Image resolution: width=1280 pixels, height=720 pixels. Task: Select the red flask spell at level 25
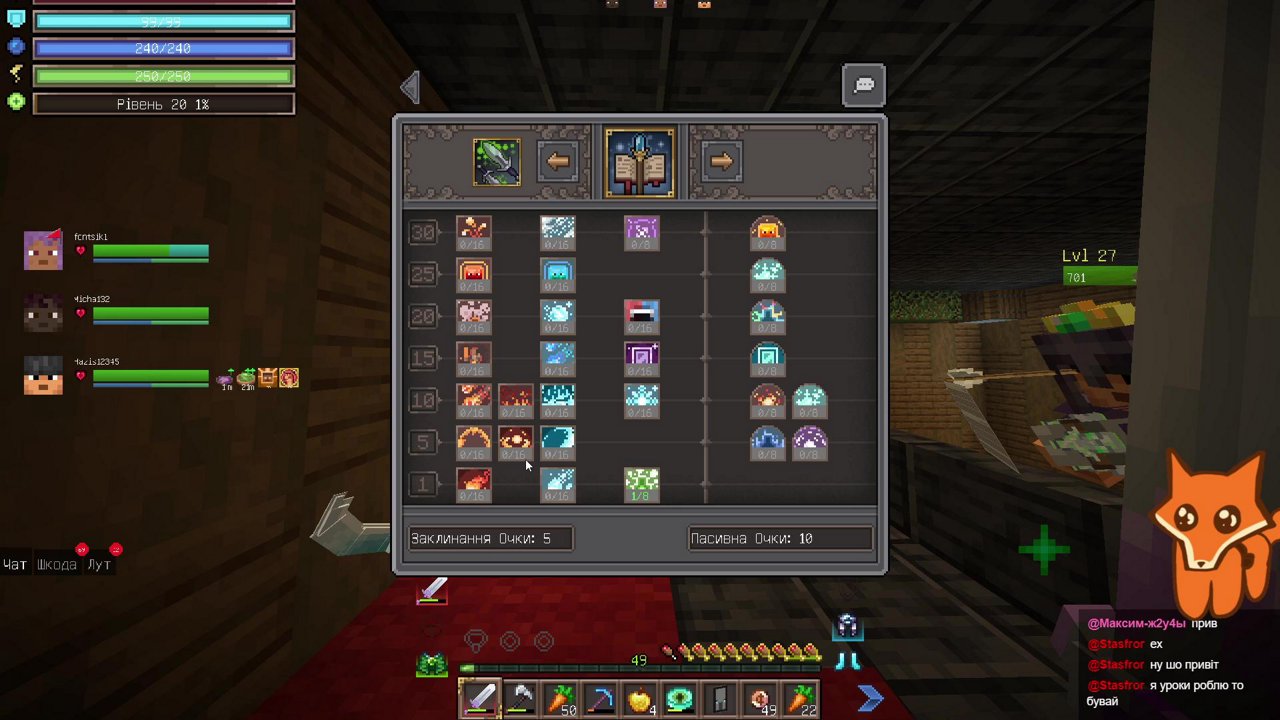pyautogui.click(x=473, y=273)
